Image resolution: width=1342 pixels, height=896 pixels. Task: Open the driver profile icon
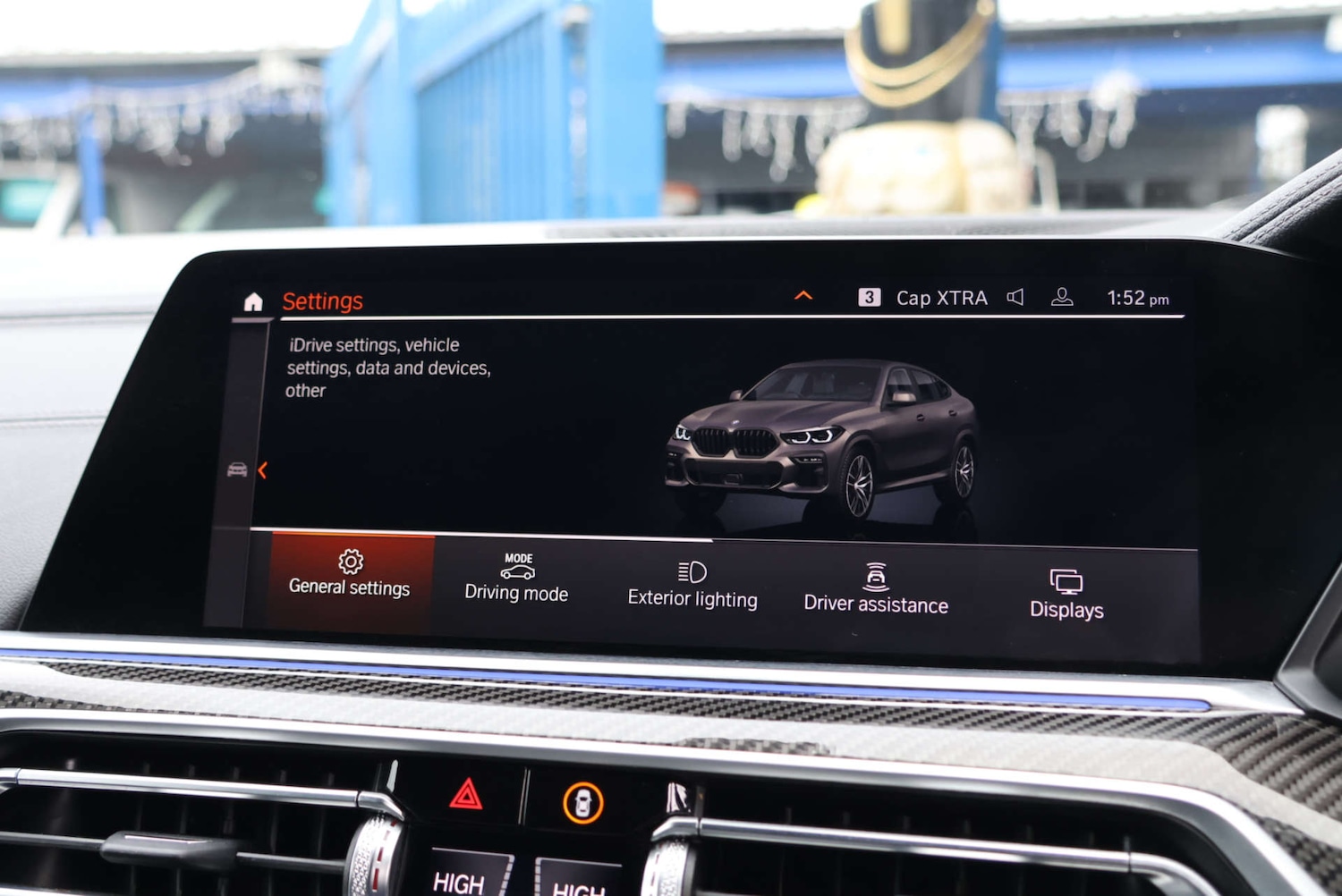[1062, 295]
